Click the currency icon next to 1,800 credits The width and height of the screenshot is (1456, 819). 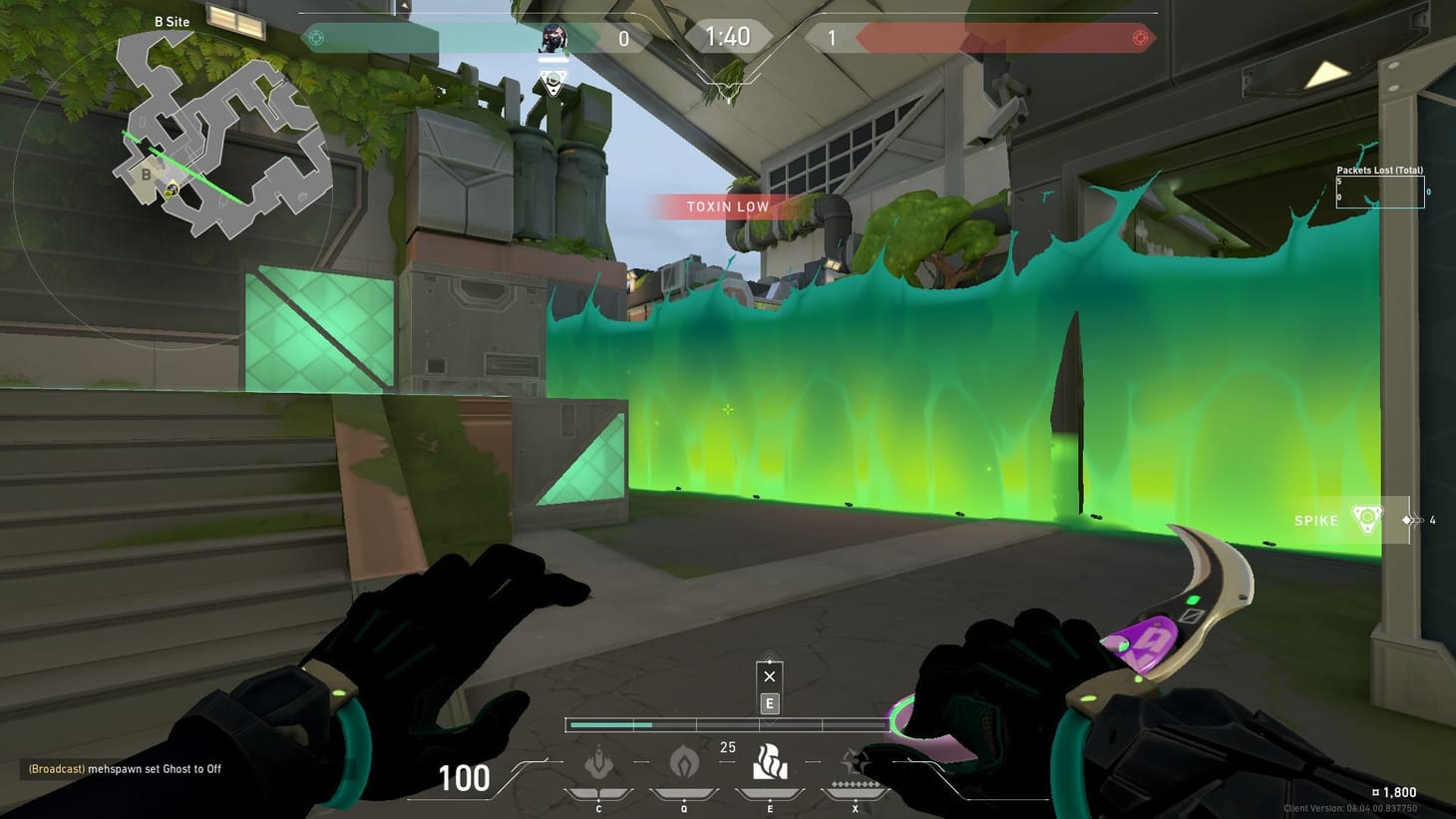tap(1377, 791)
